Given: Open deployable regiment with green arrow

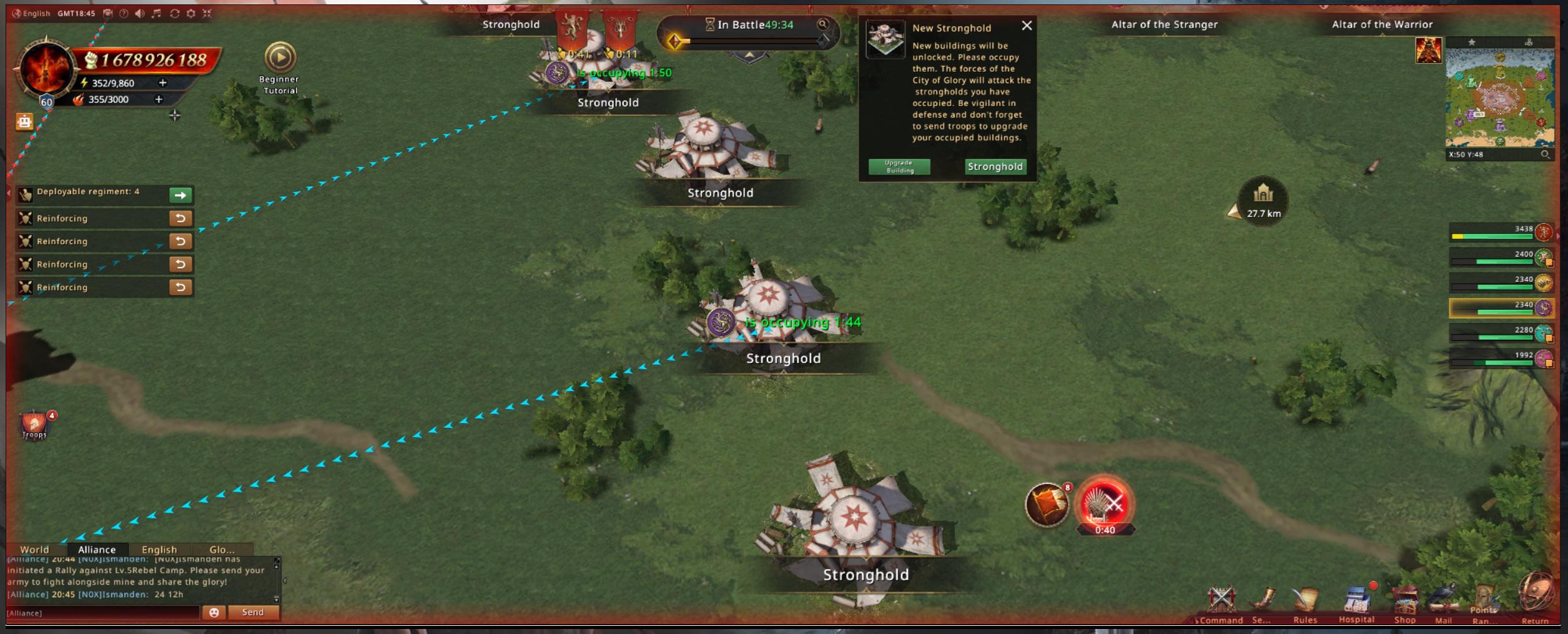Looking at the screenshot, I should coord(180,196).
